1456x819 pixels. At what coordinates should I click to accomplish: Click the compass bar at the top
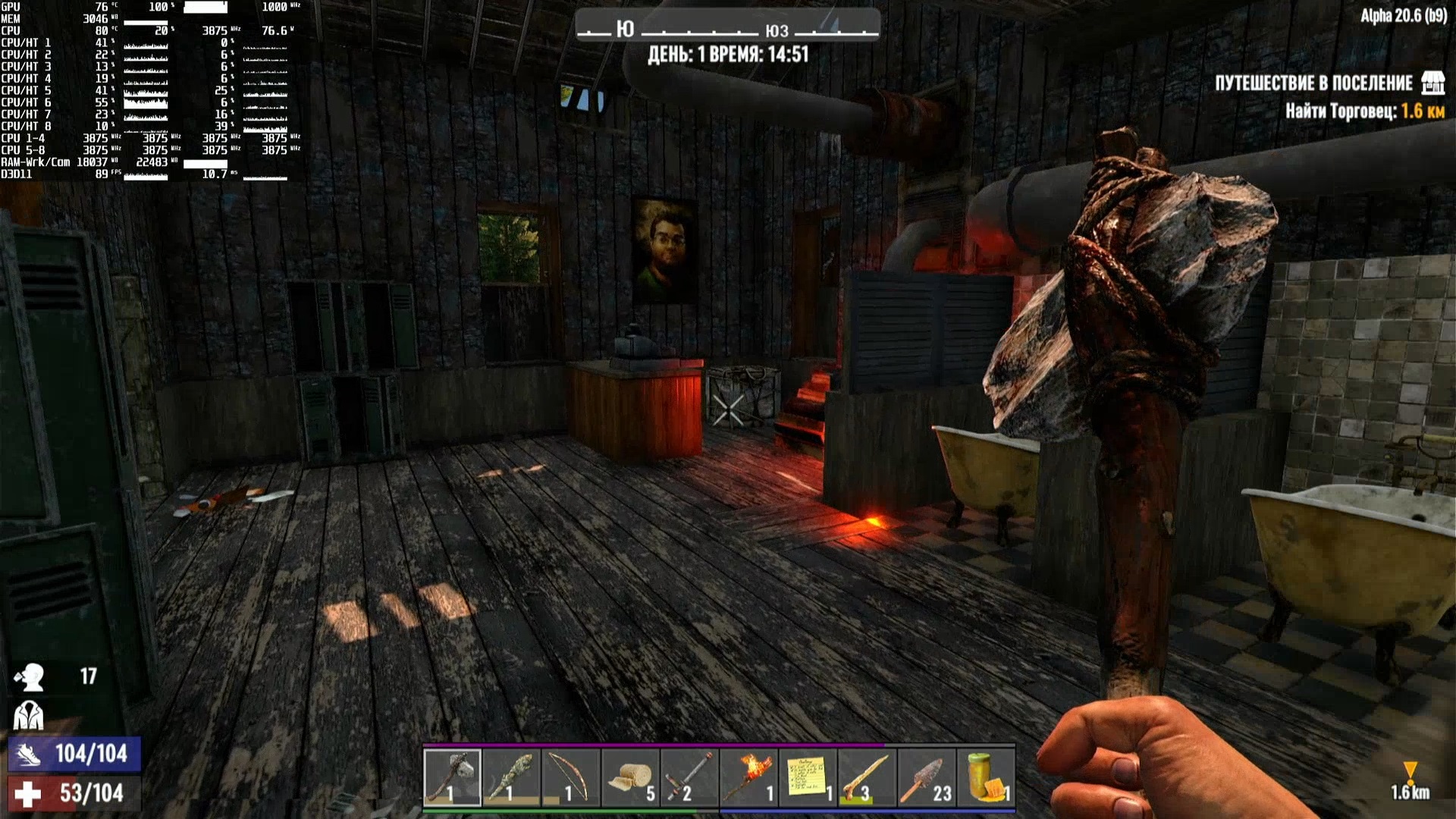tap(727, 28)
